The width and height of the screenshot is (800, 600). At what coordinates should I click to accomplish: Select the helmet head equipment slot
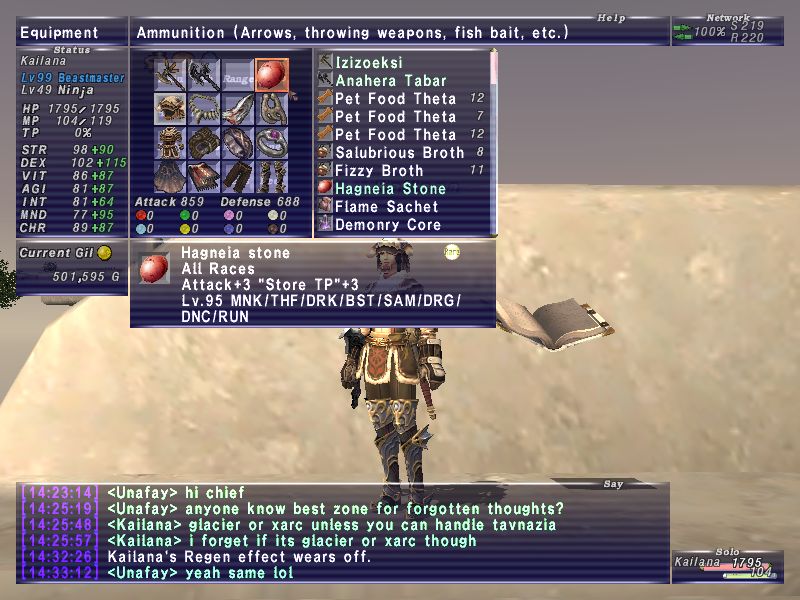click(x=171, y=108)
